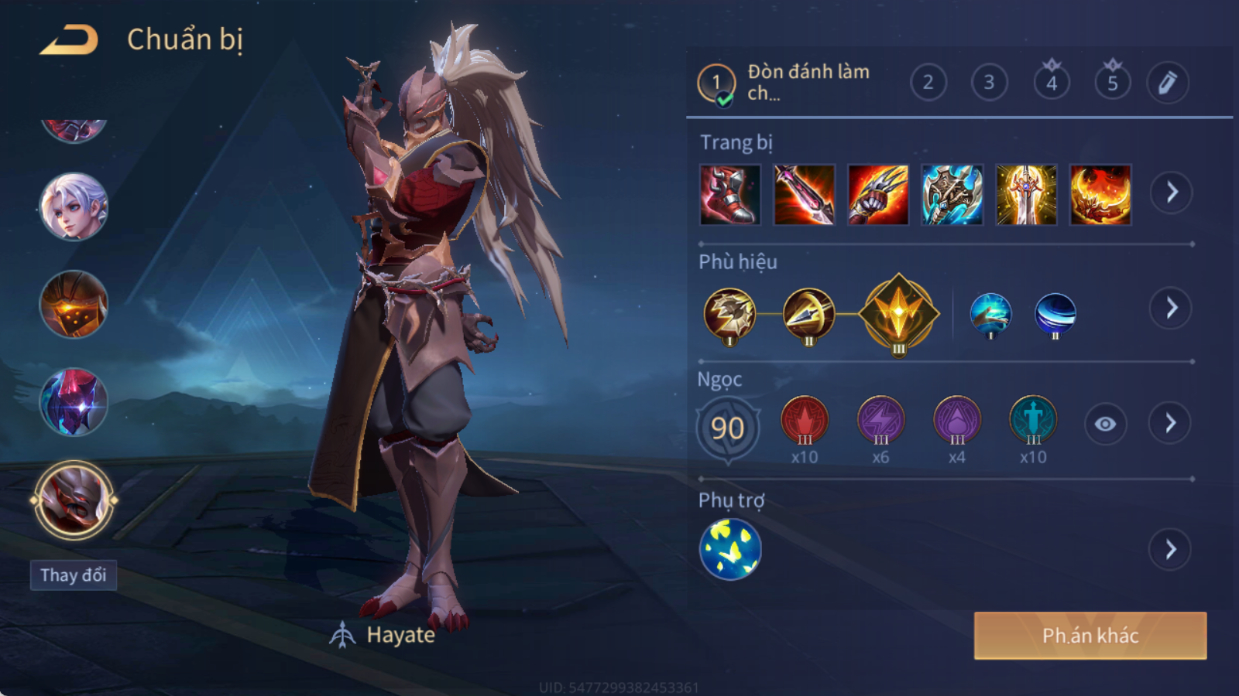This screenshot has height=696, width=1239.
Task: Expand the Trang bị equipment section
Action: click(1171, 192)
